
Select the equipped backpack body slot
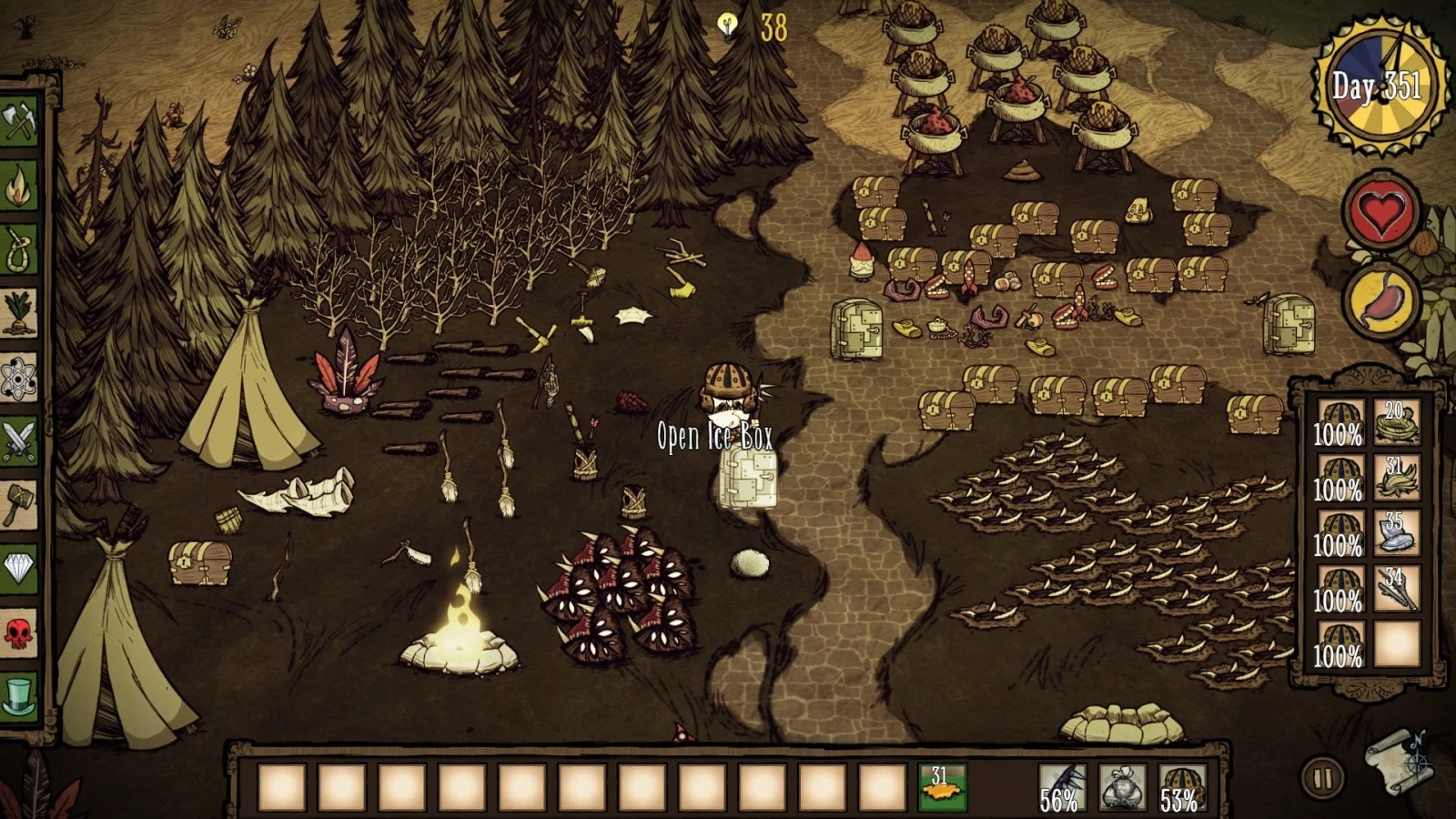pos(1121,787)
